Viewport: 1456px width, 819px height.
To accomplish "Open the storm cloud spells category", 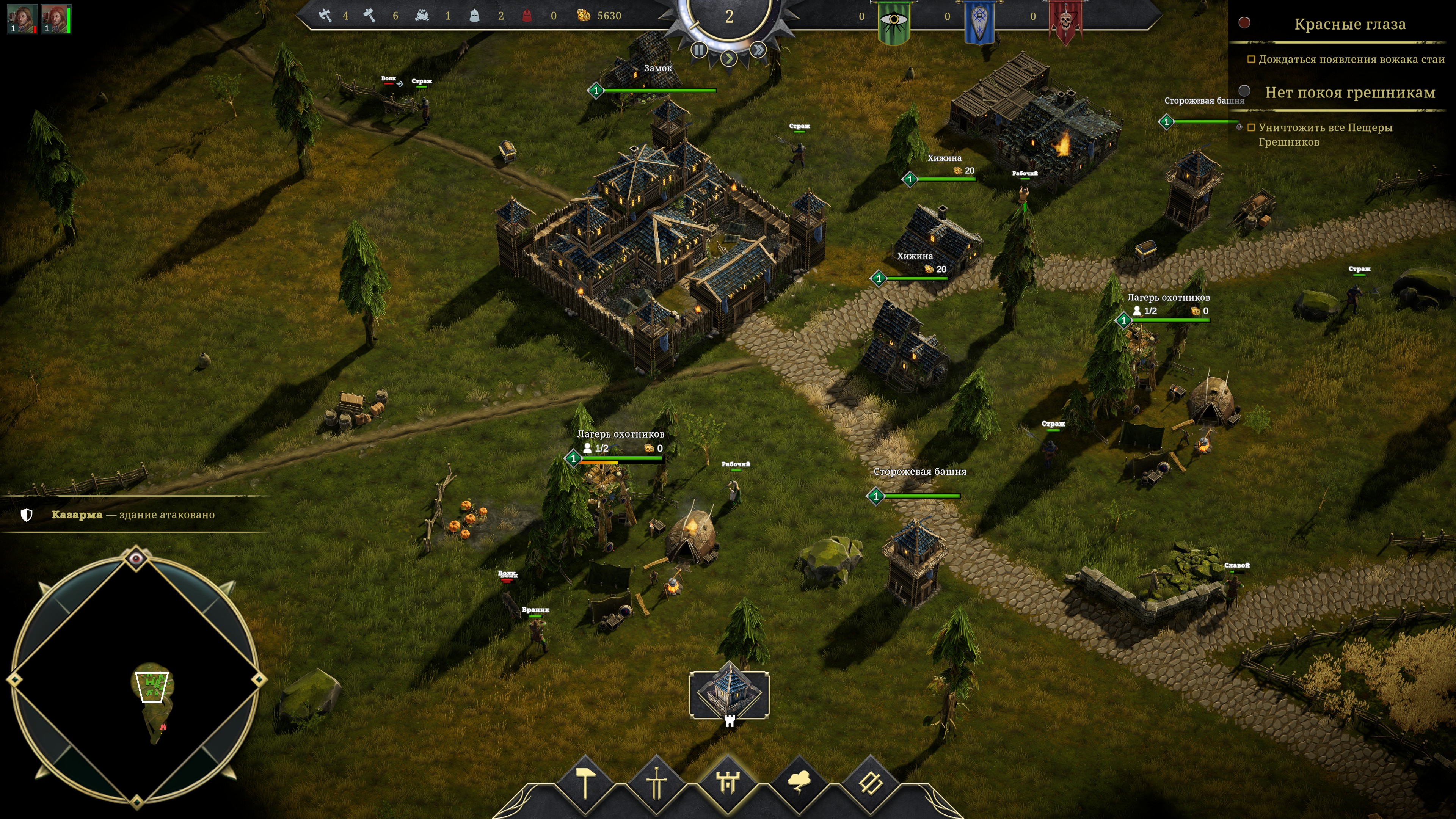I will click(x=799, y=783).
